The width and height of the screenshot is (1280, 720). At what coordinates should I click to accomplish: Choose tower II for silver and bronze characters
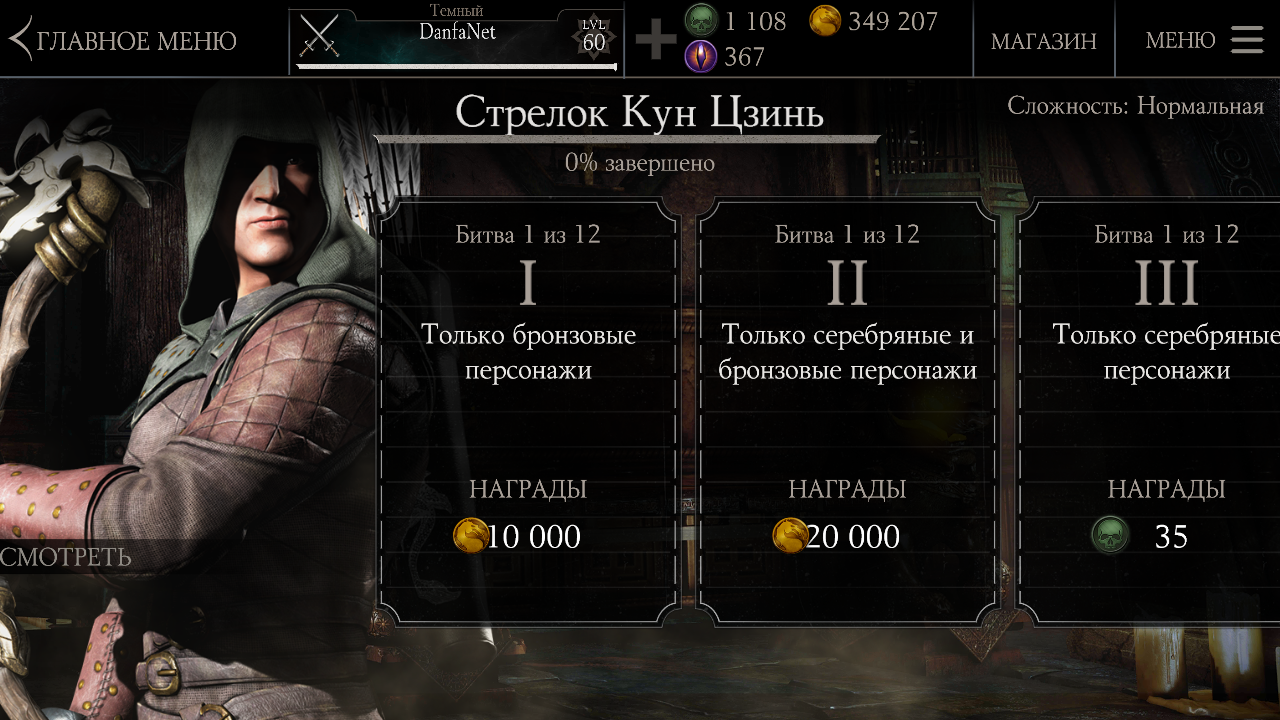click(847, 410)
